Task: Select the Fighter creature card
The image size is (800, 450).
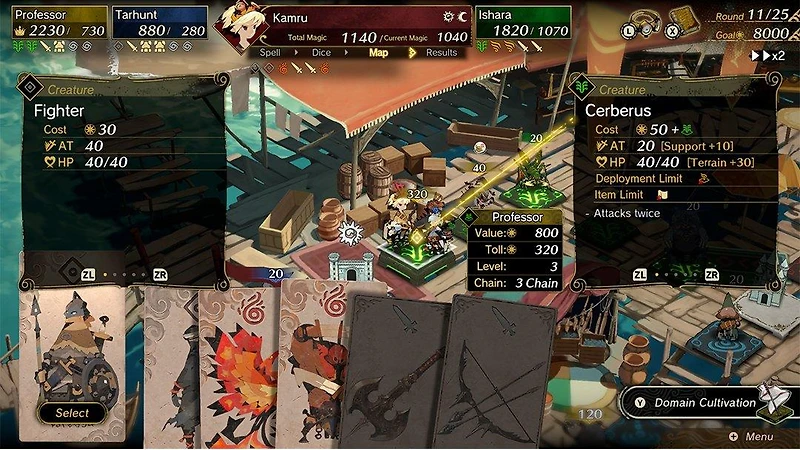Action: click(x=72, y=365)
